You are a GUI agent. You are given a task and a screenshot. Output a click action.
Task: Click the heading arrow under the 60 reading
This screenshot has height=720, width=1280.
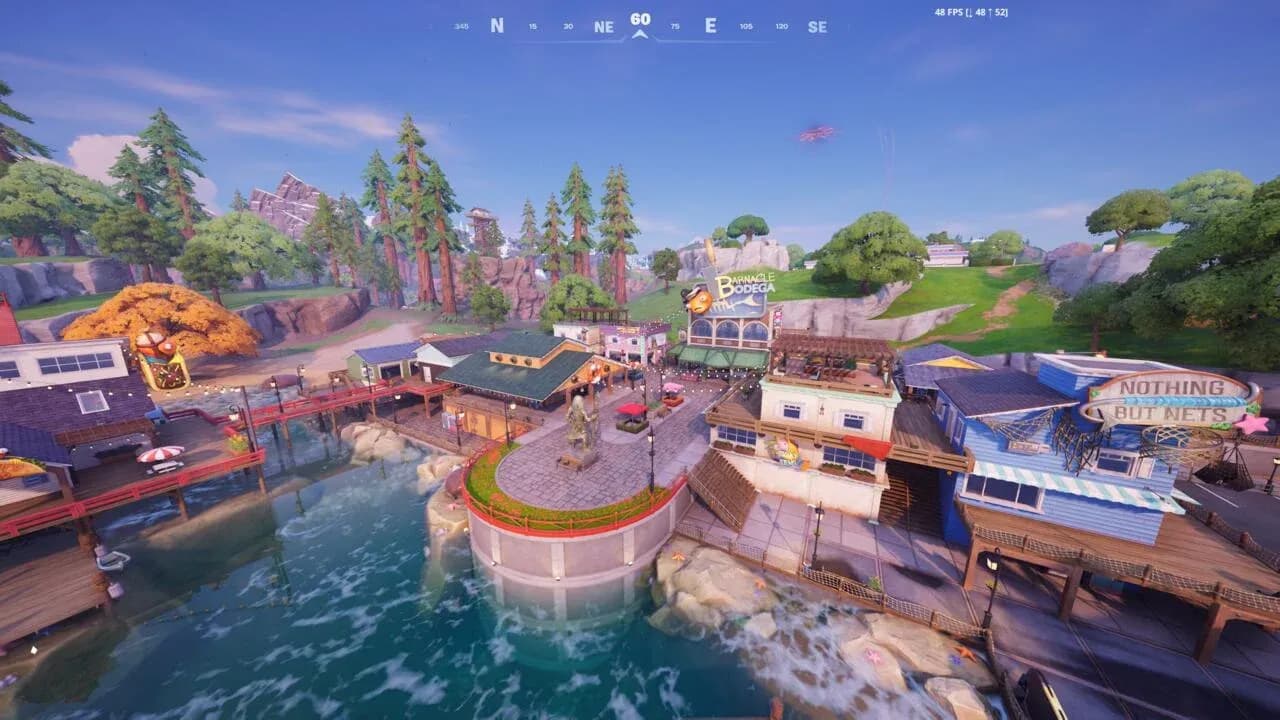(x=639, y=33)
